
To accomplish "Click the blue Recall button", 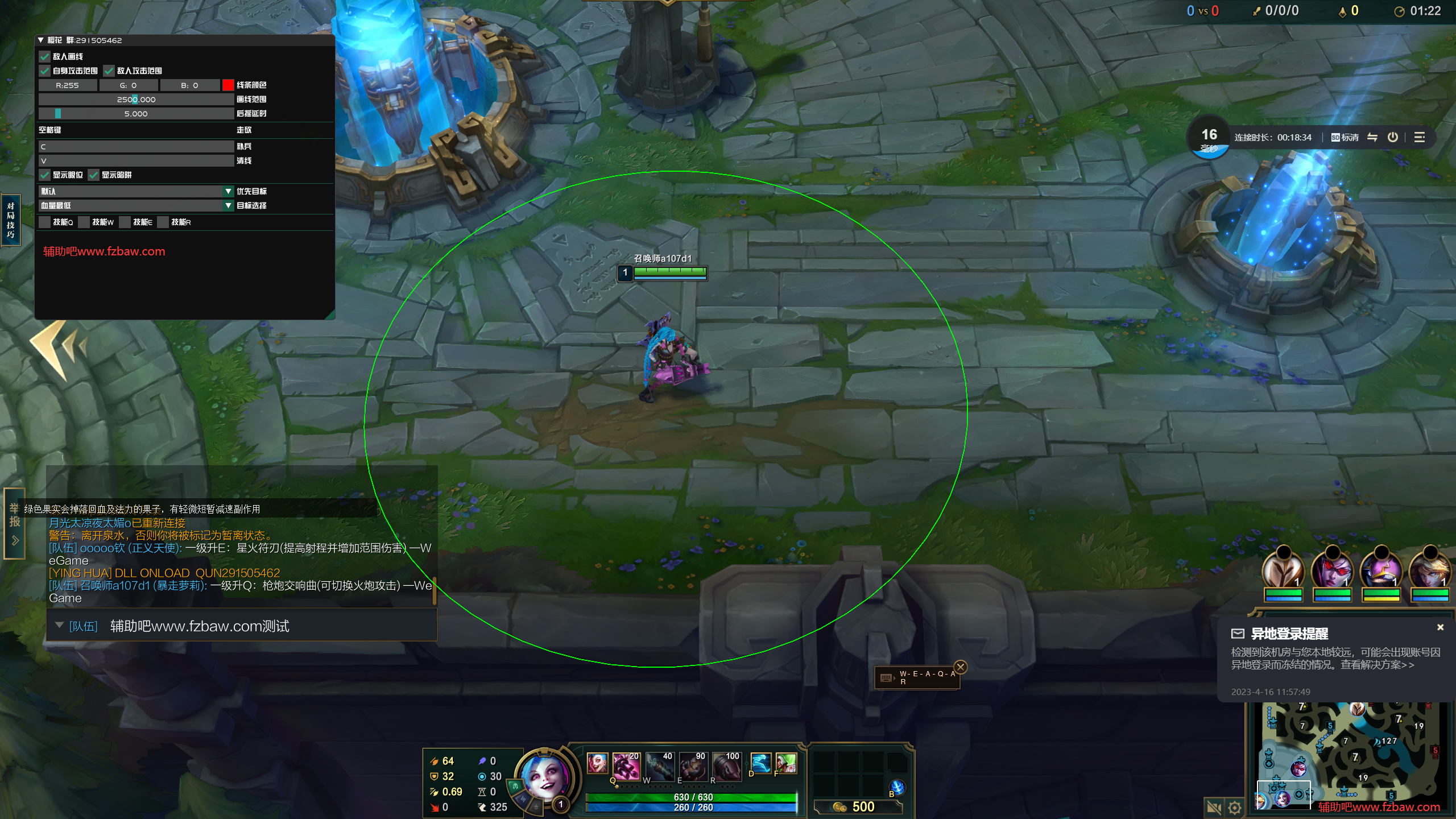I will tap(897, 787).
